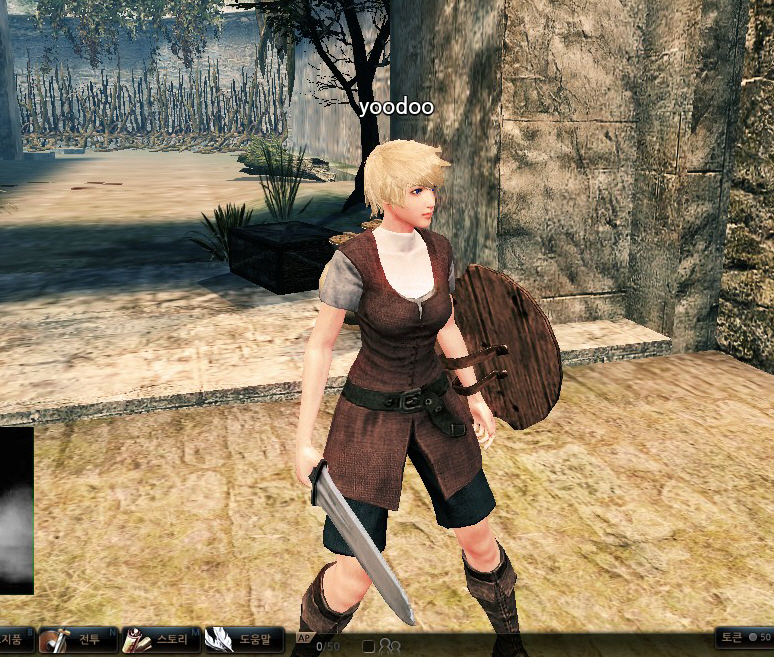Open the 토큰 (Token) panel
The height and width of the screenshot is (657, 774).
(x=742, y=637)
